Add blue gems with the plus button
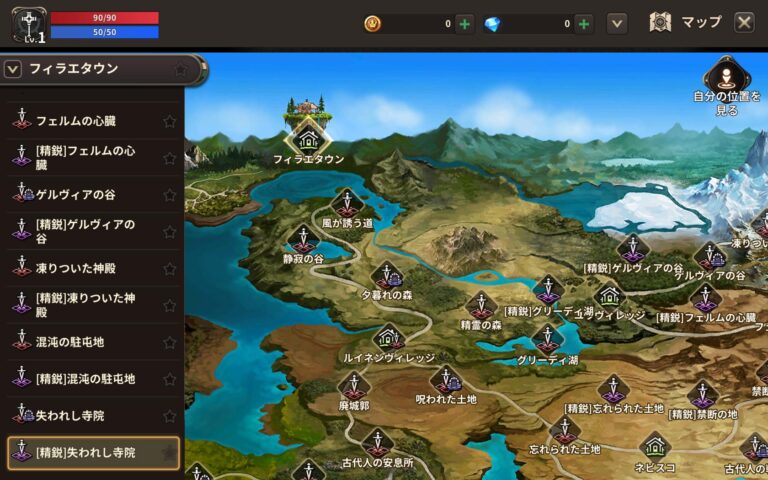Screen dimensions: 768x480 coord(584,23)
